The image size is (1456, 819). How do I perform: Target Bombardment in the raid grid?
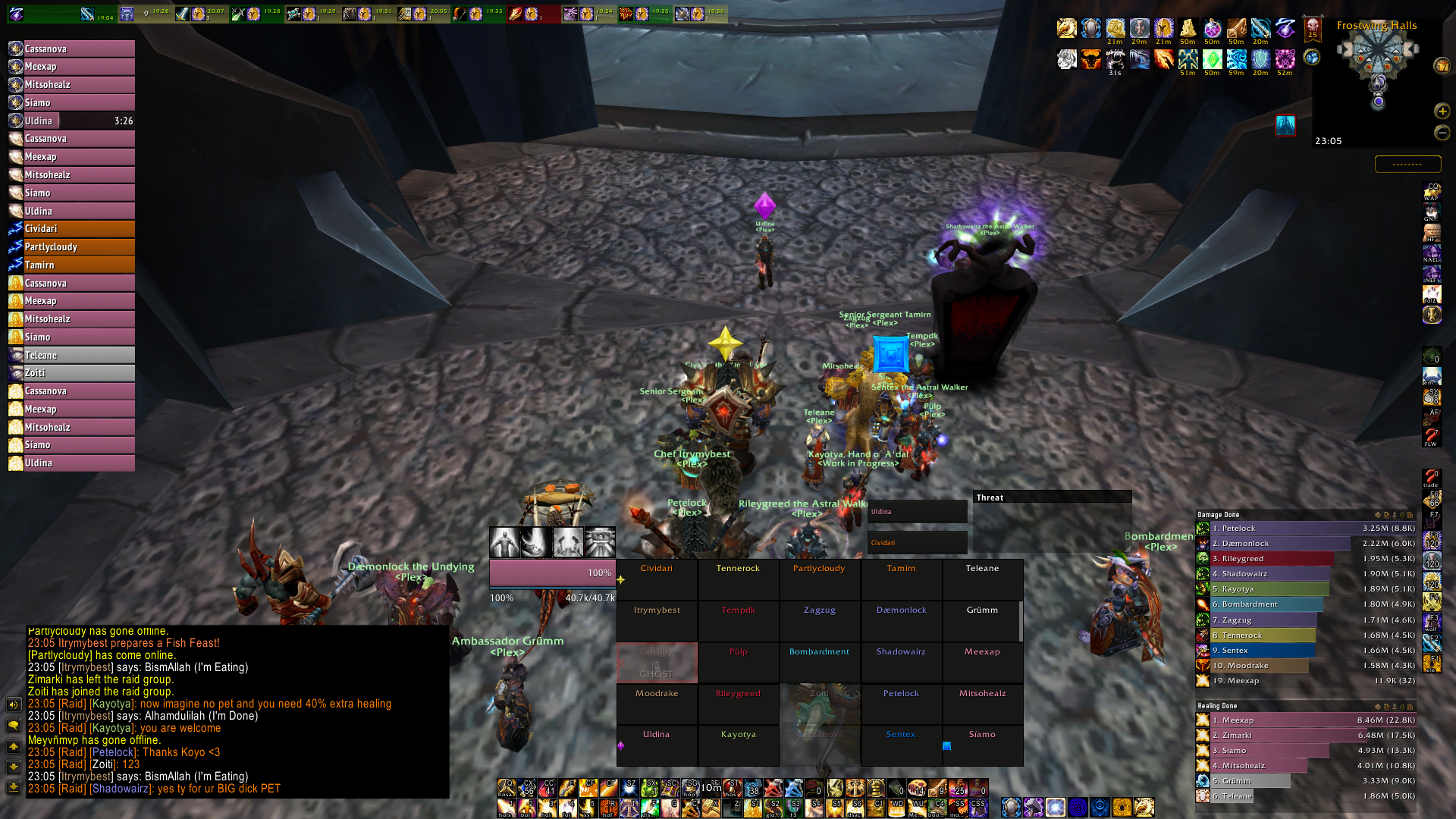tap(819, 662)
